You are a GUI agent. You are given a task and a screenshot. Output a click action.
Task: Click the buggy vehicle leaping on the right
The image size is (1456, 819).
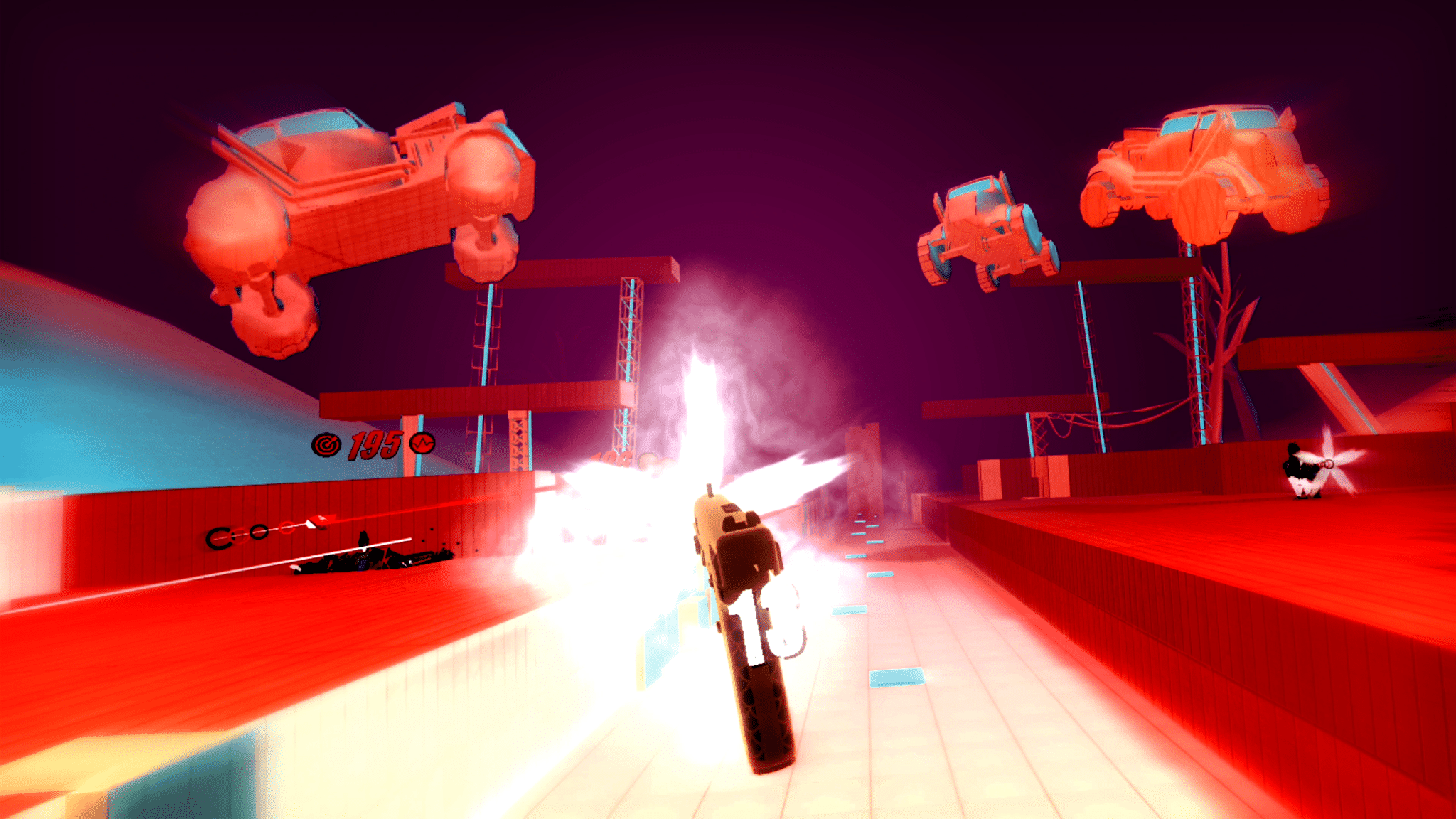coord(988,227)
